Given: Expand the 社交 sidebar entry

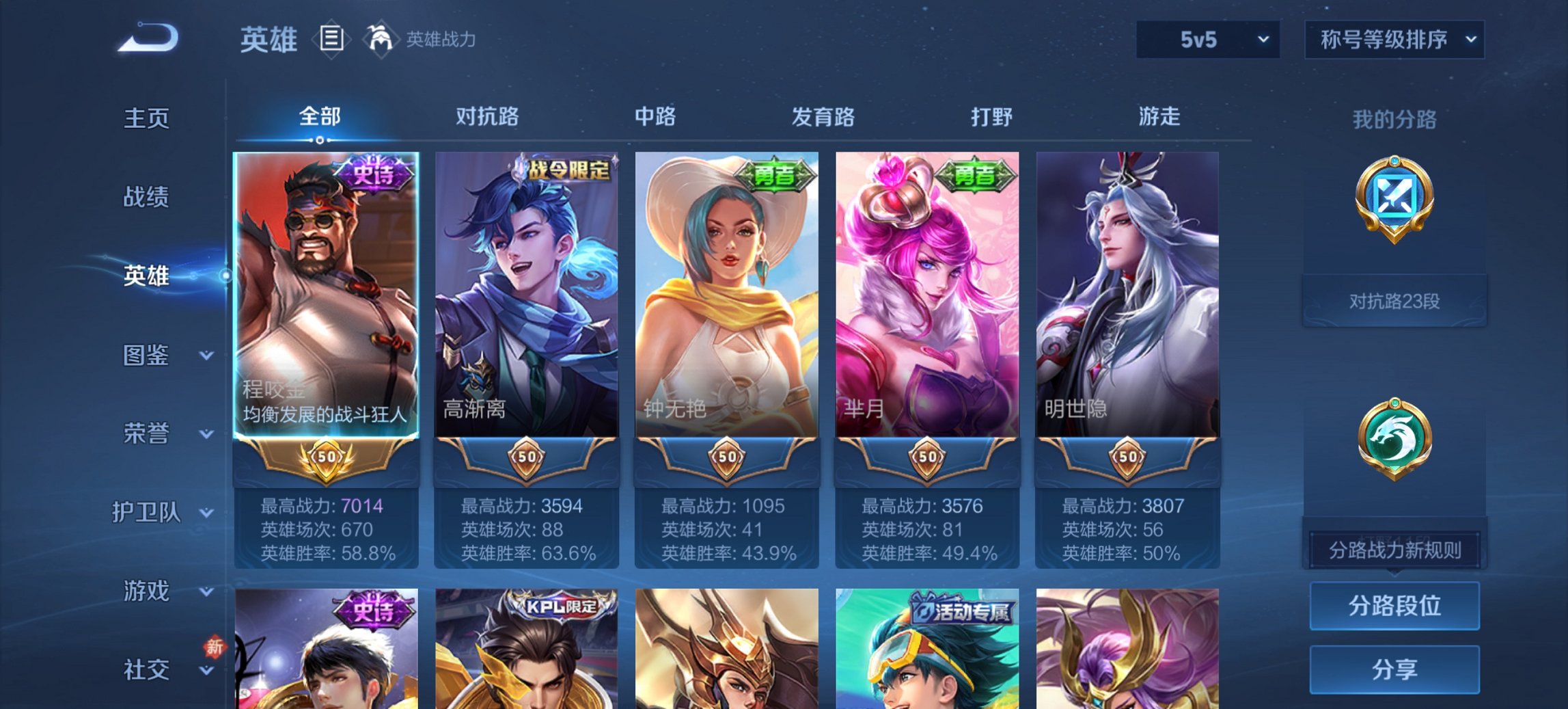Looking at the screenshot, I should point(146,668).
